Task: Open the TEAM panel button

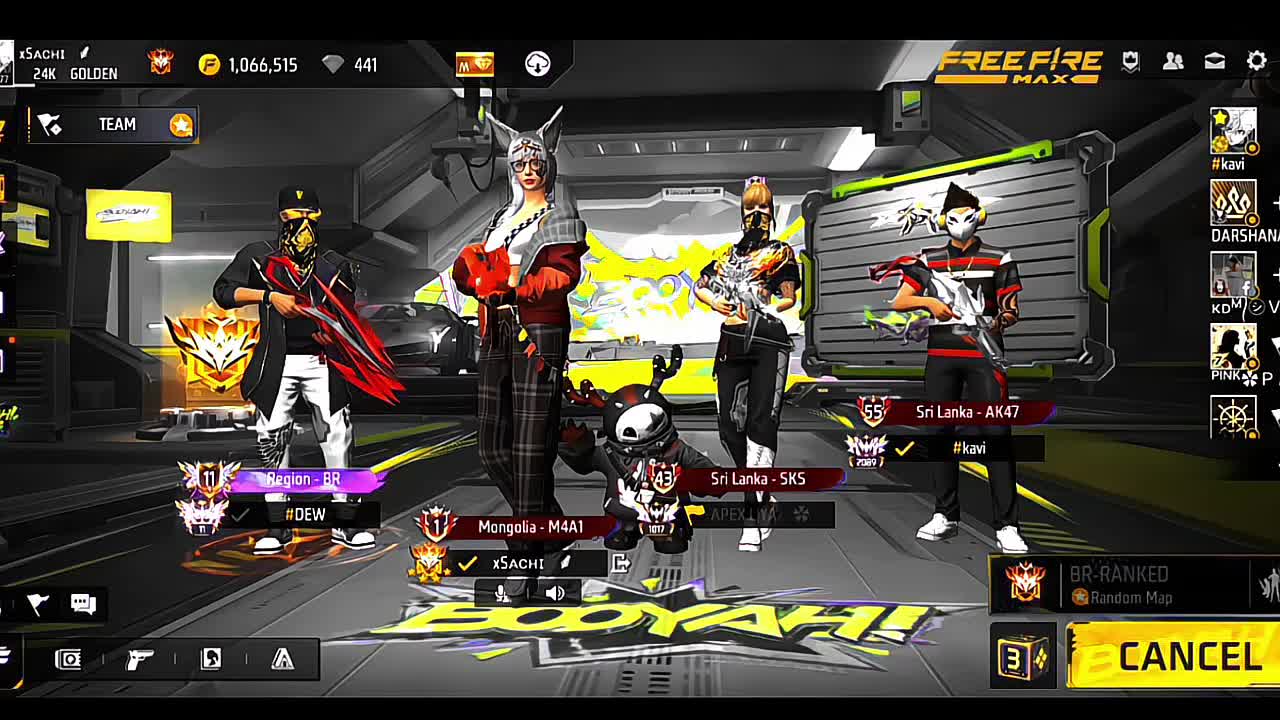Action: point(115,124)
